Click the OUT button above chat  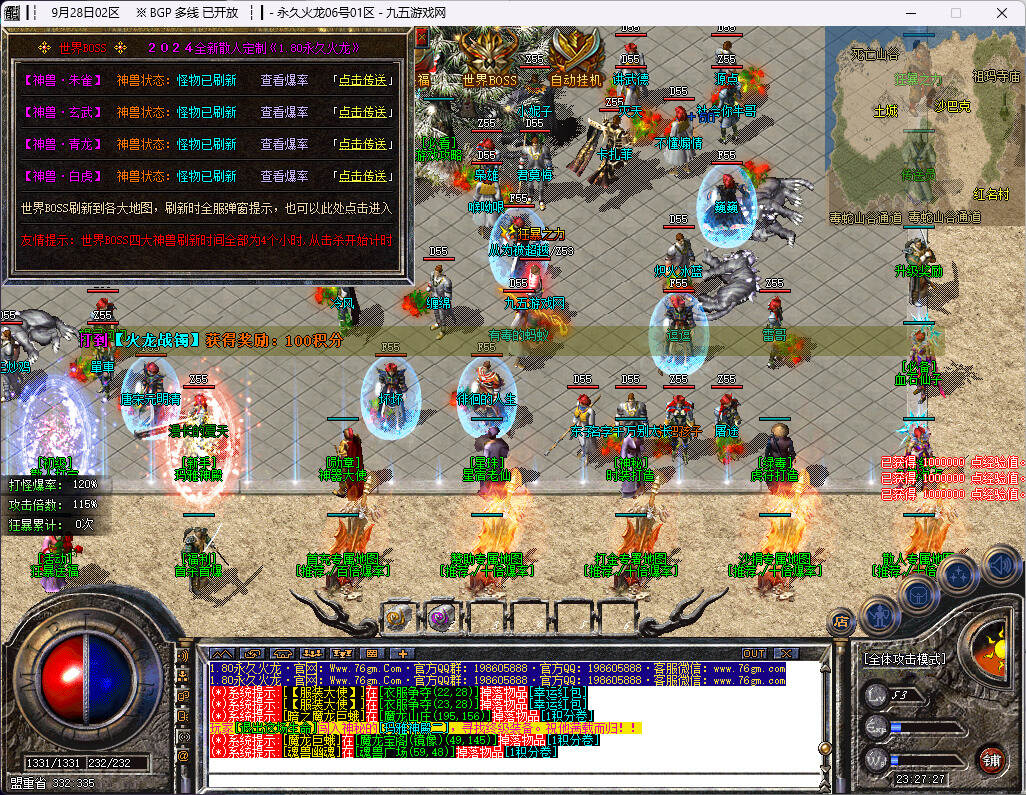tap(754, 654)
